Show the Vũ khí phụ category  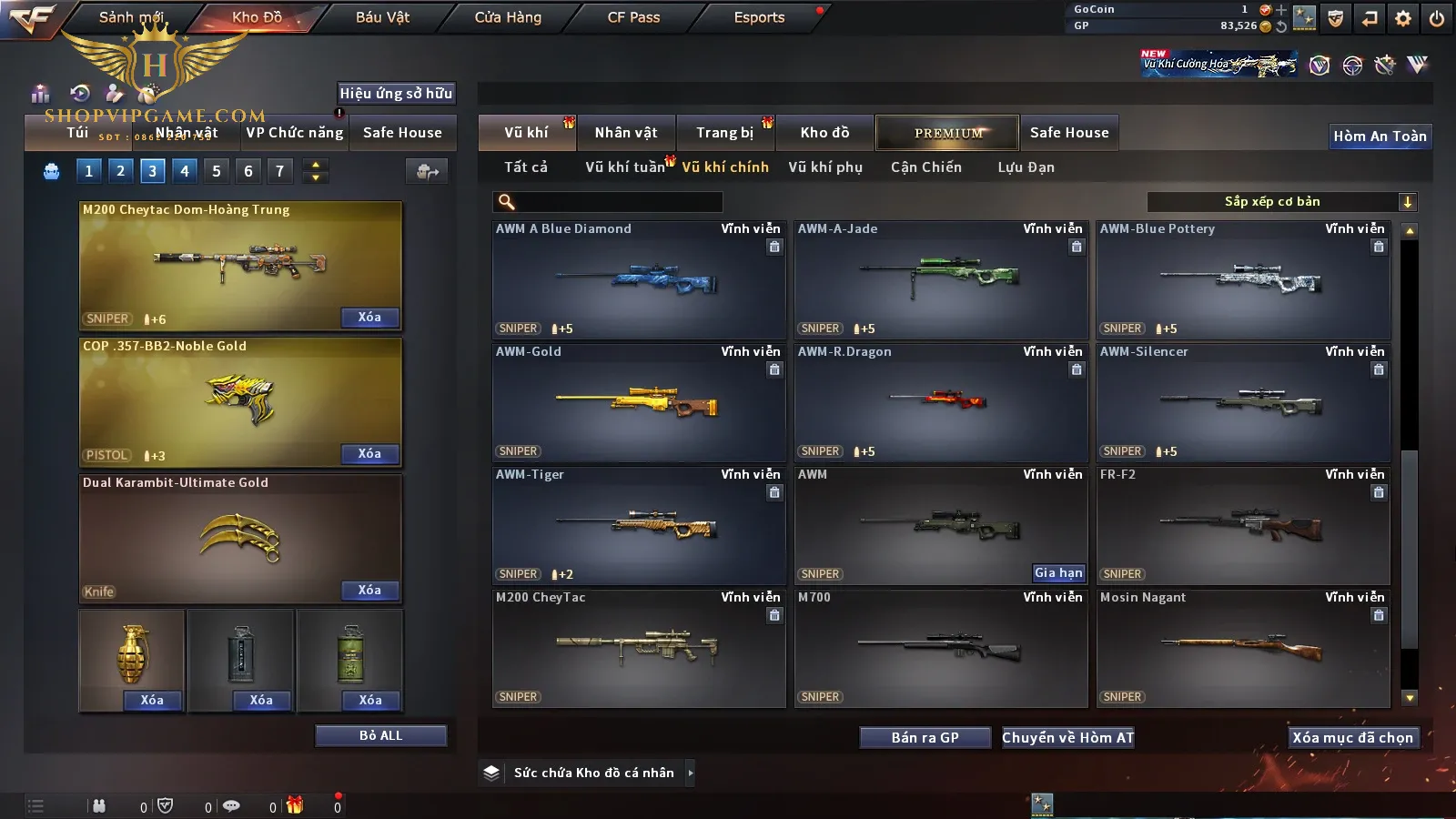(x=824, y=167)
